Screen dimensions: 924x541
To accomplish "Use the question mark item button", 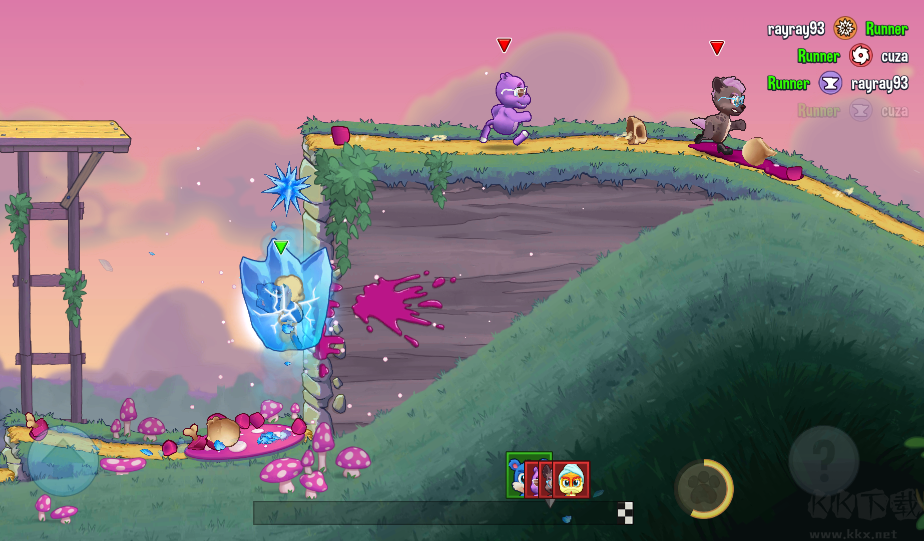I will pyautogui.click(x=823, y=461).
